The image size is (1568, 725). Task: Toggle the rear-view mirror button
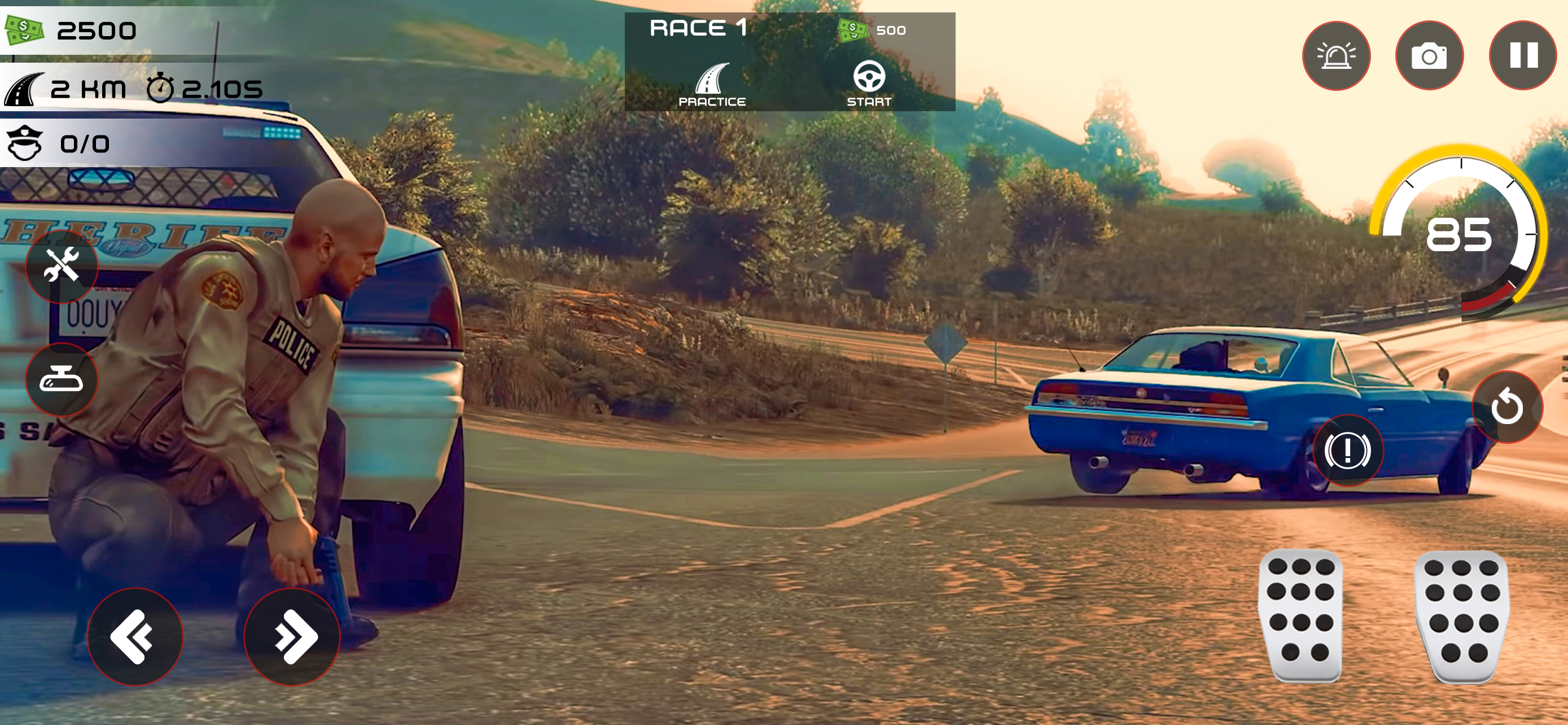[62, 380]
